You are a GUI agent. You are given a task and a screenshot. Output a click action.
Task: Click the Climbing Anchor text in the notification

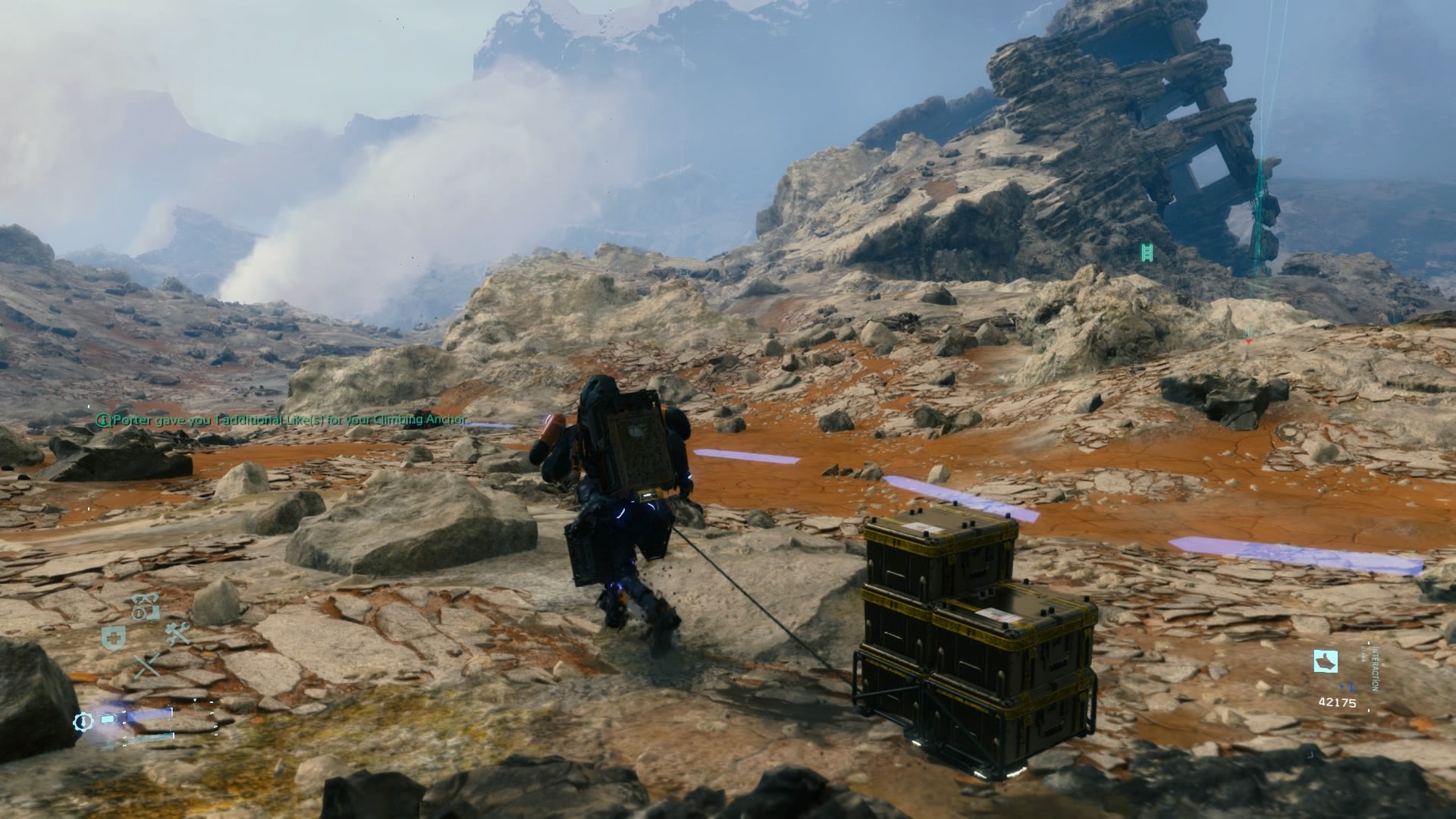[421, 418]
